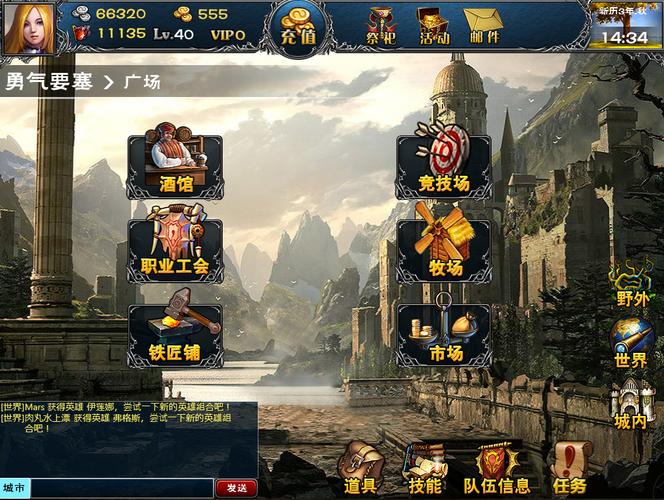664x500 pixels.
Task: Open the 任务 quests panel
Action: pyautogui.click(x=570, y=469)
